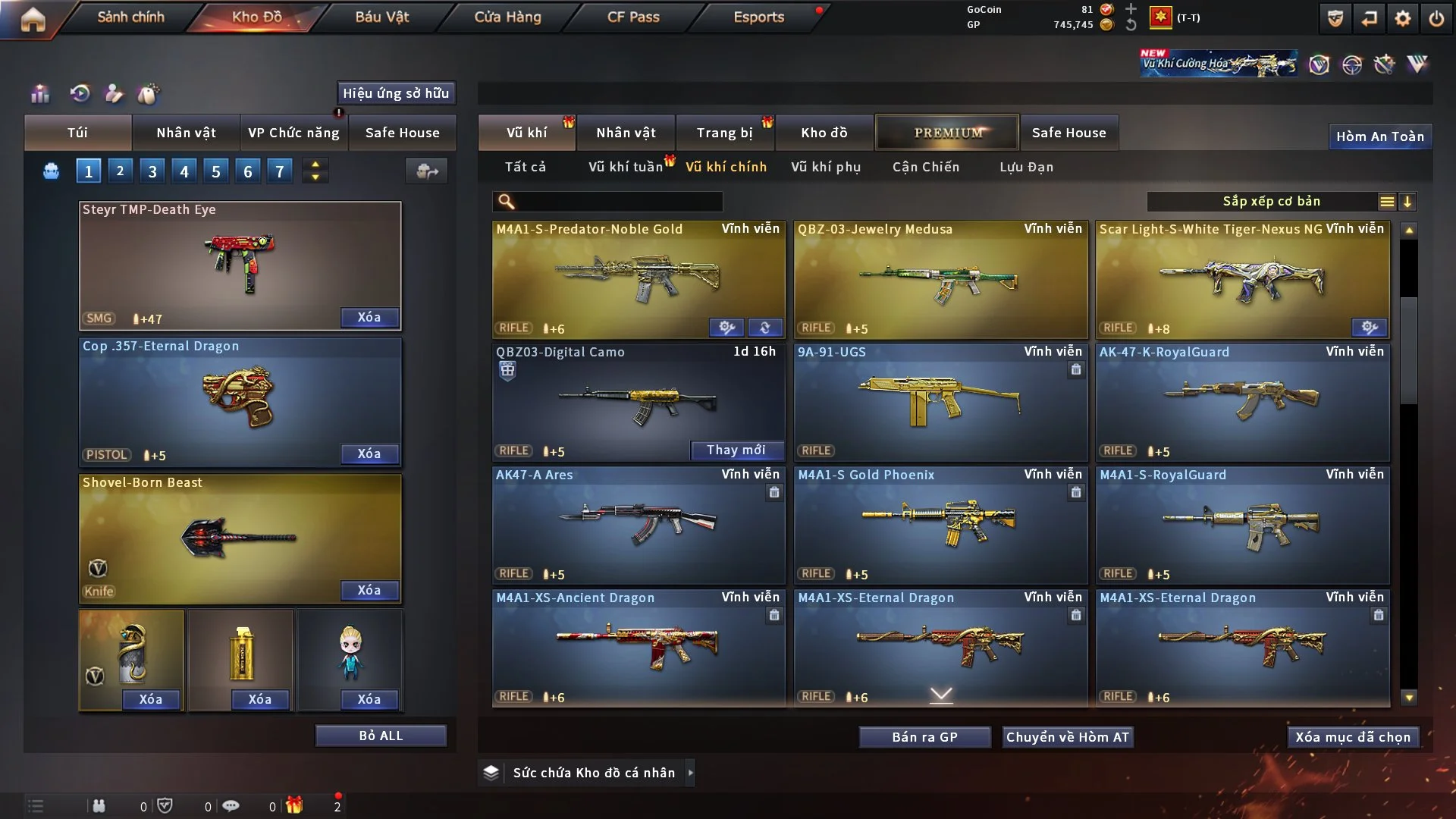Remove Steyr TMP-Death Eye with Xóa
Viewport: 1456px width, 819px height.
369,318
